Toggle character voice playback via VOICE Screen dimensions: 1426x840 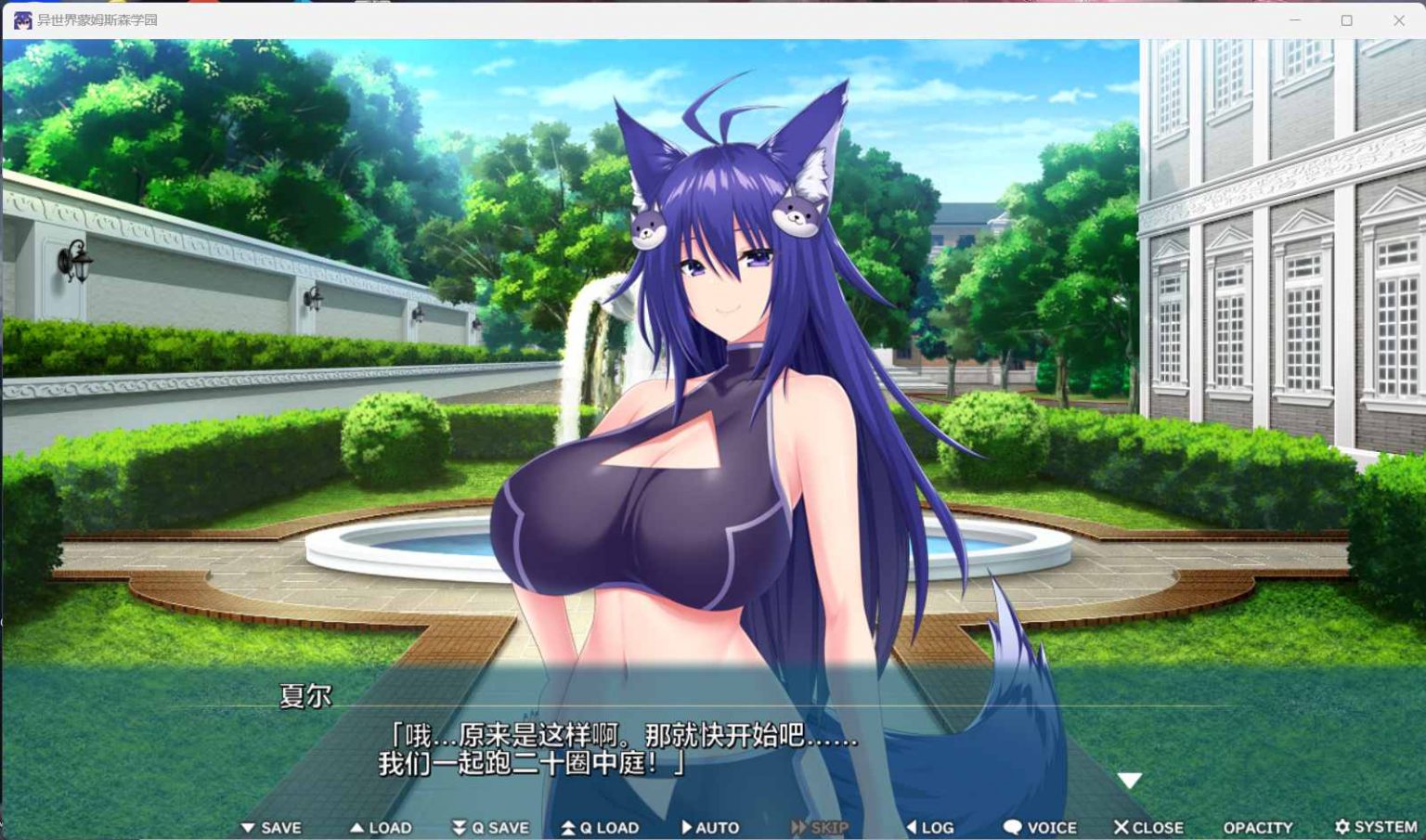tap(1040, 826)
